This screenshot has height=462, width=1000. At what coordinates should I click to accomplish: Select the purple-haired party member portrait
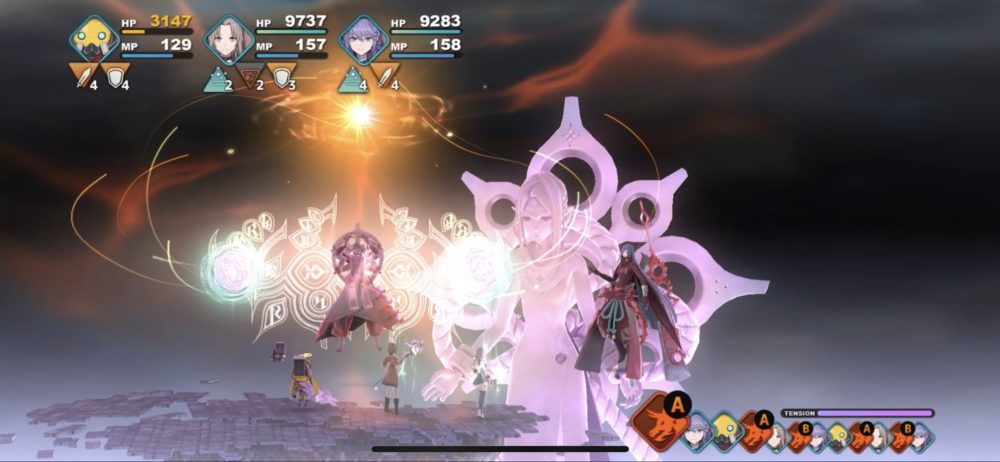click(362, 40)
